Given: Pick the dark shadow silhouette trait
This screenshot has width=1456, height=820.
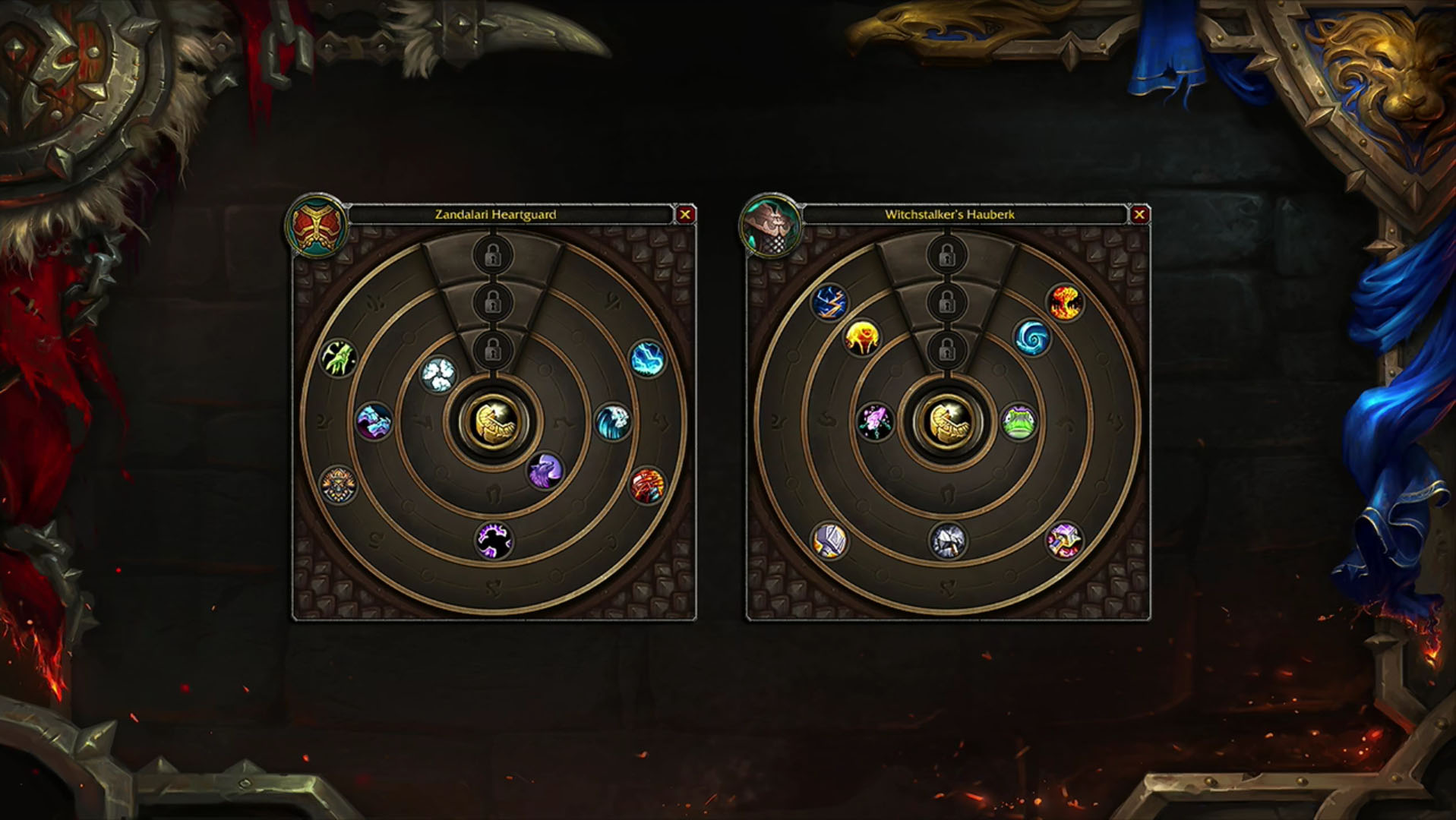Looking at the screenshot, I should [x=494, y=541].
